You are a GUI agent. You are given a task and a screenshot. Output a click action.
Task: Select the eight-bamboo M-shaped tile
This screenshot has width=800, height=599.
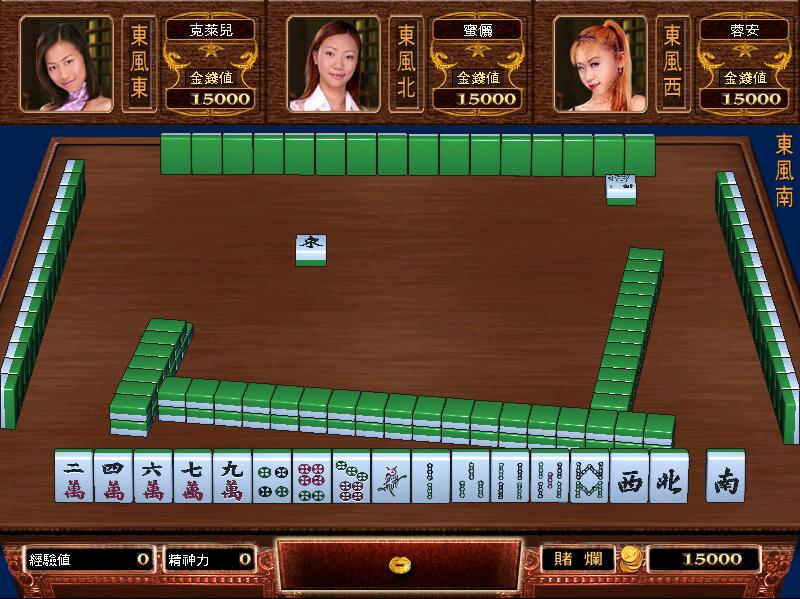(x=589, y=476)
